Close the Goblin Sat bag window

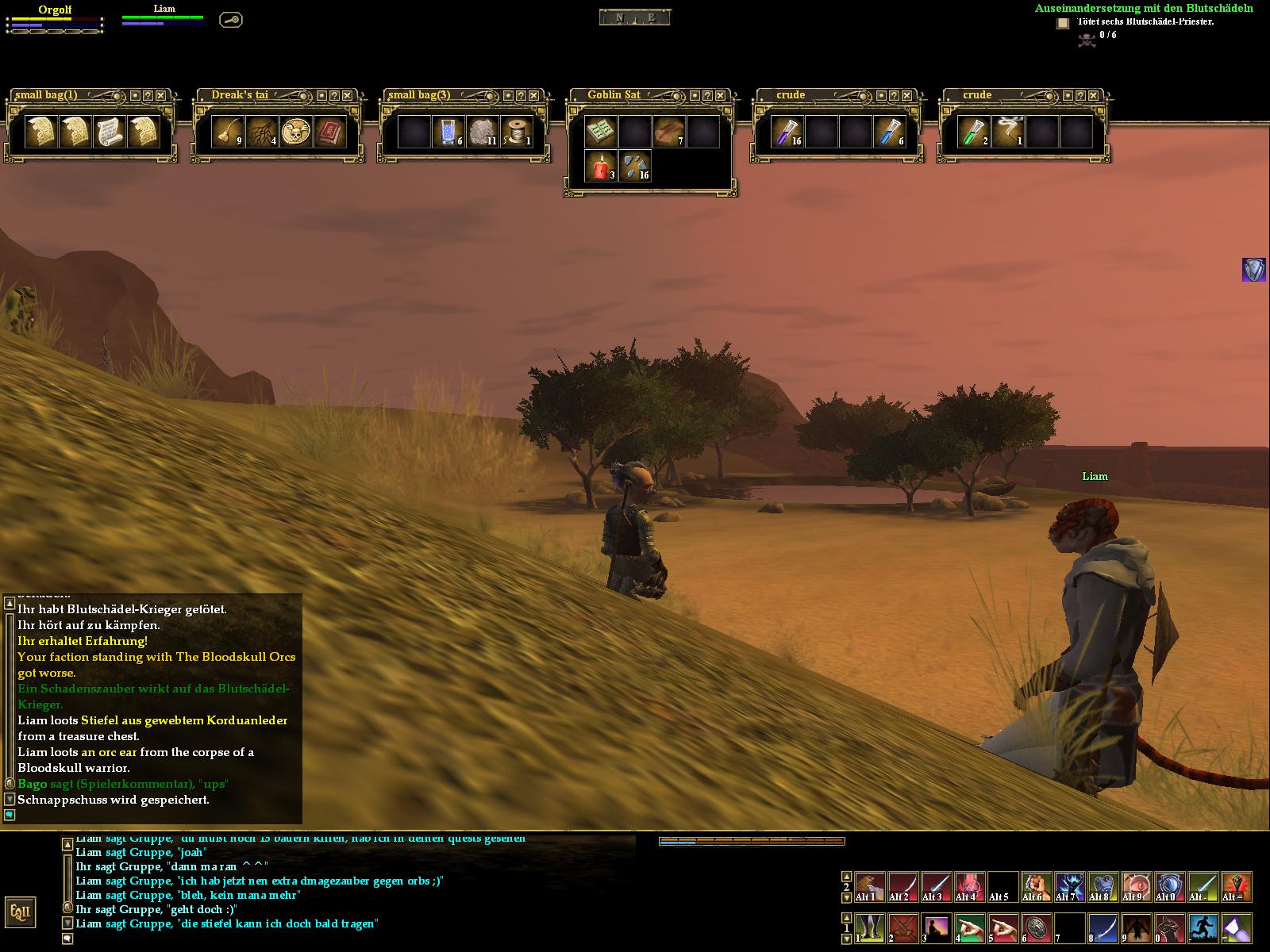pyautogui.click(x=721, y=95)
